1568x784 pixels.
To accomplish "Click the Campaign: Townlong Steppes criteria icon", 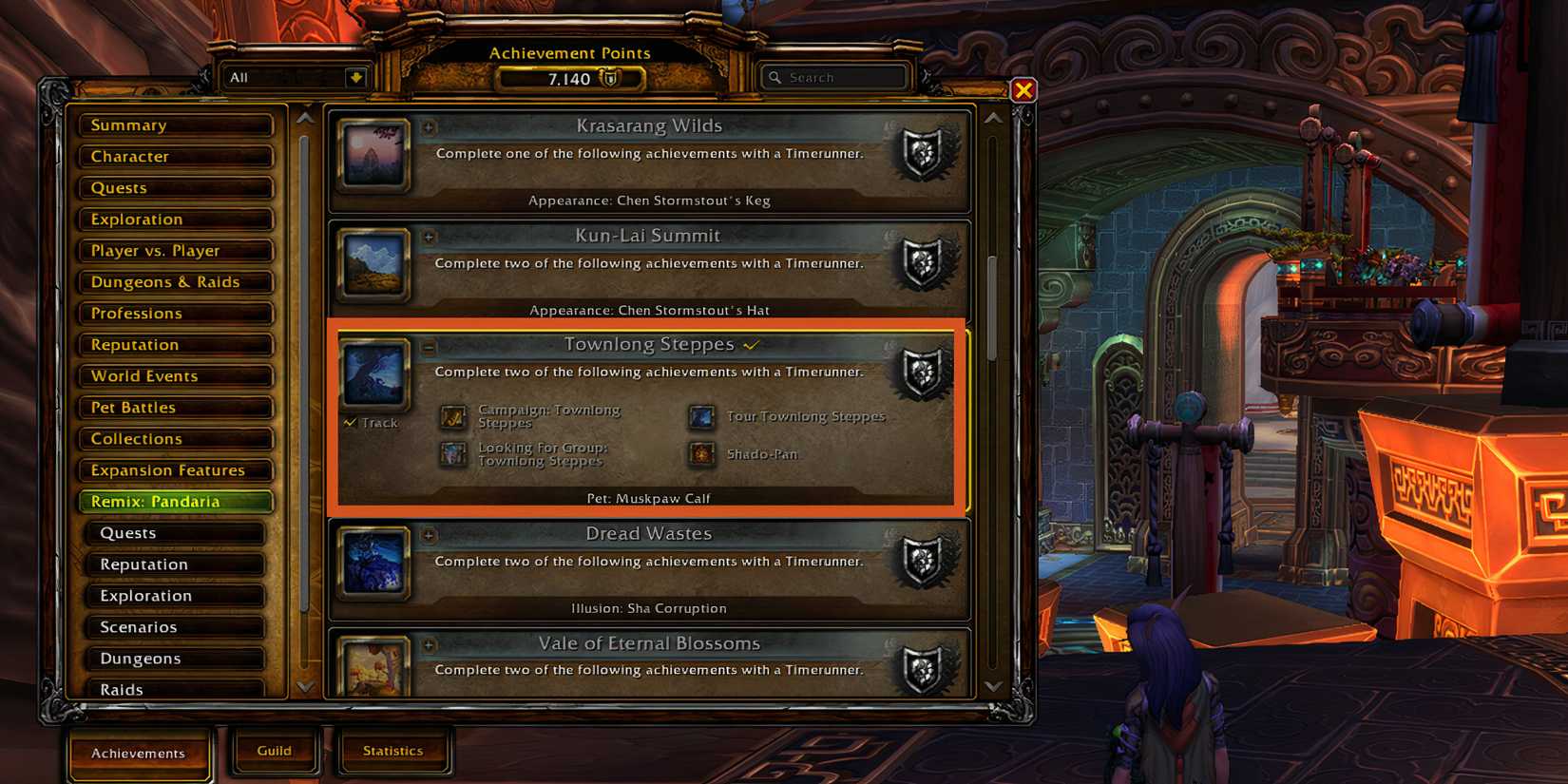I will (x=451, y=415).
